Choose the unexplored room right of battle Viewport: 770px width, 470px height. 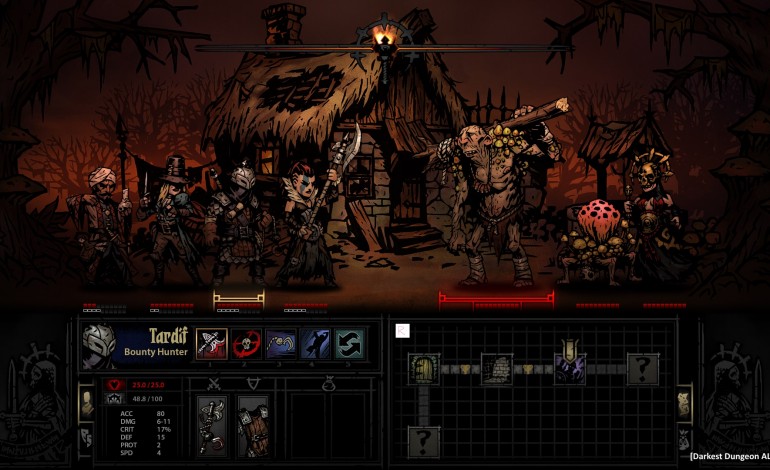click(642, 368)
